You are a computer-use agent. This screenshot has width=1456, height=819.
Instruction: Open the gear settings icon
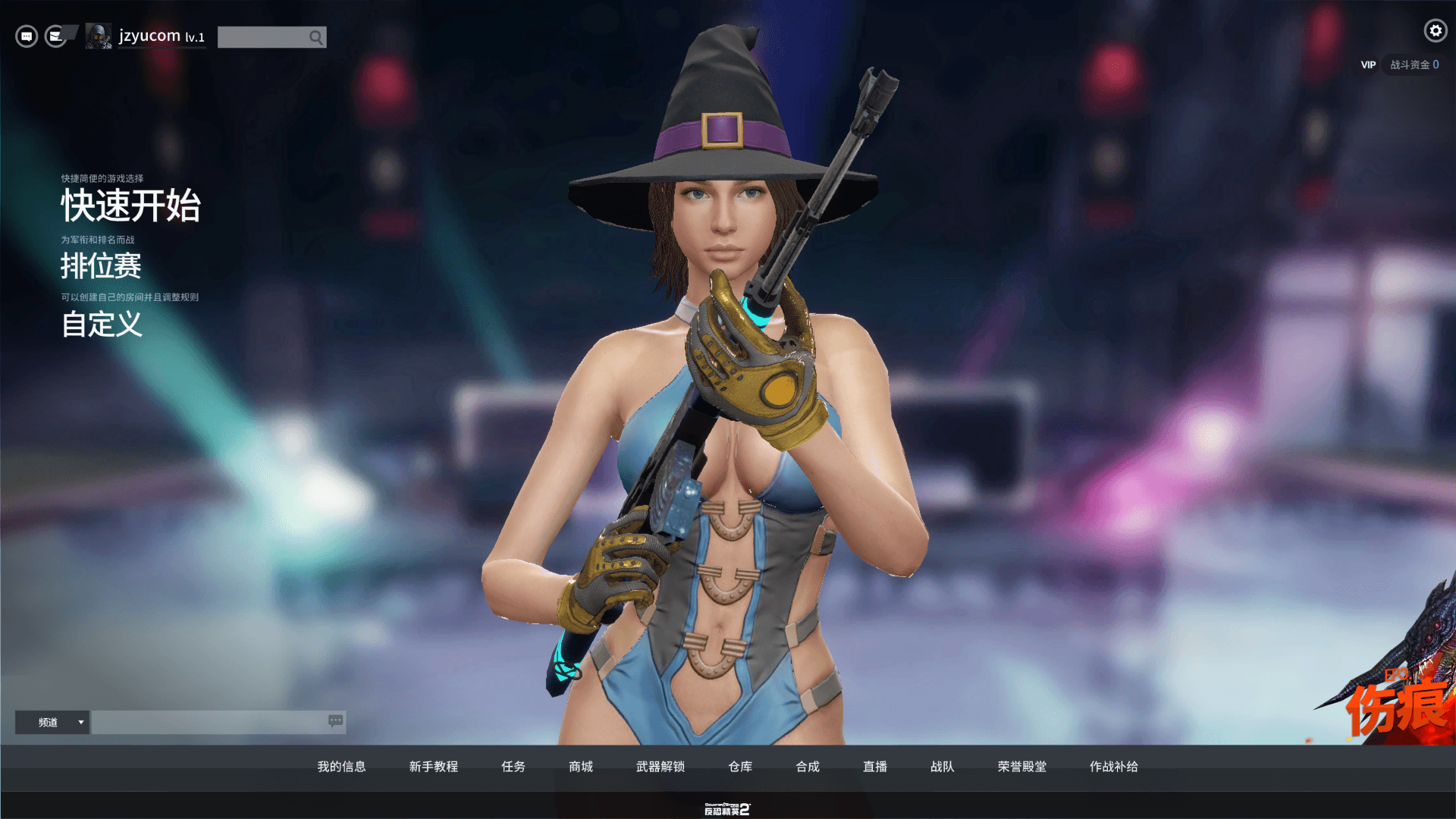(1435, 30)
